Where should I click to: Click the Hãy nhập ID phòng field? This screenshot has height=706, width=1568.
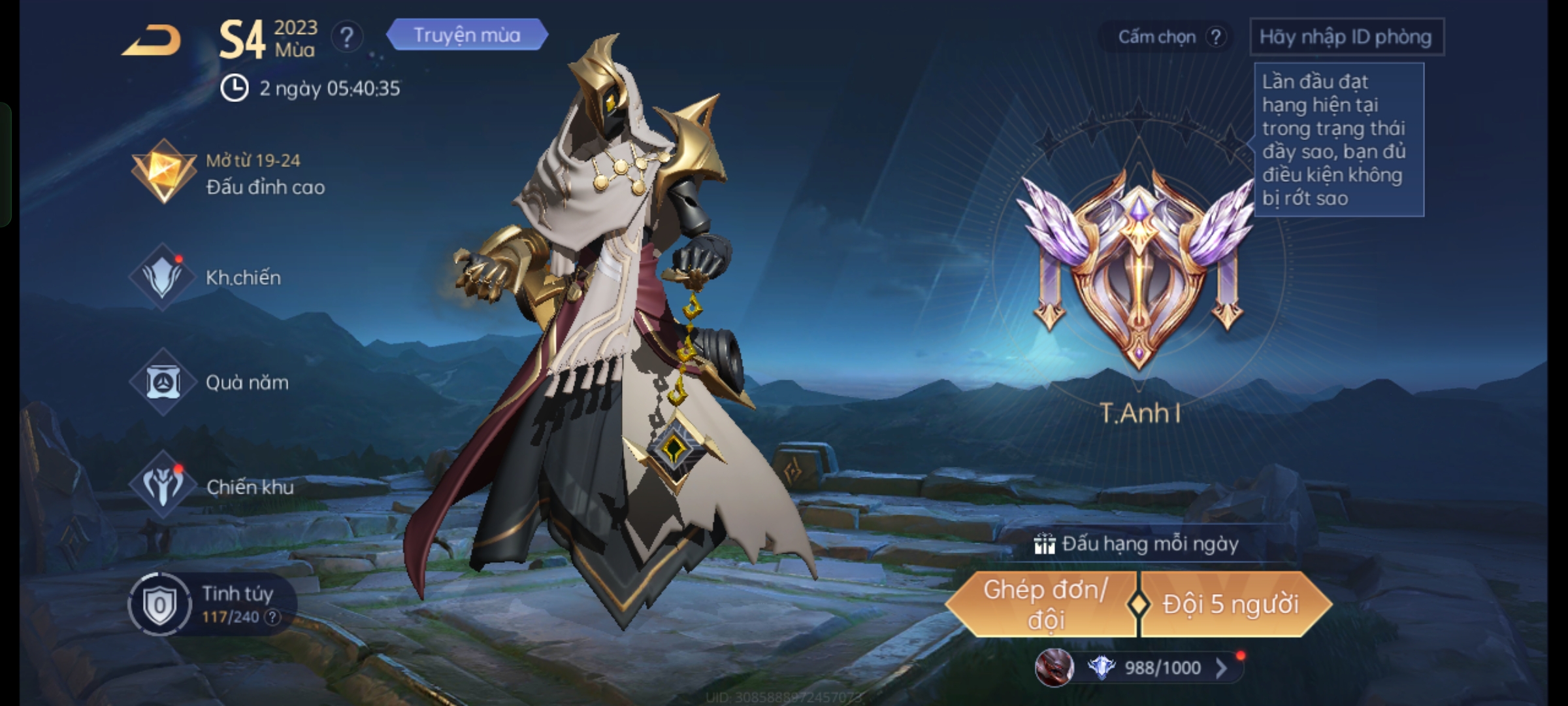coord(1346,37)
